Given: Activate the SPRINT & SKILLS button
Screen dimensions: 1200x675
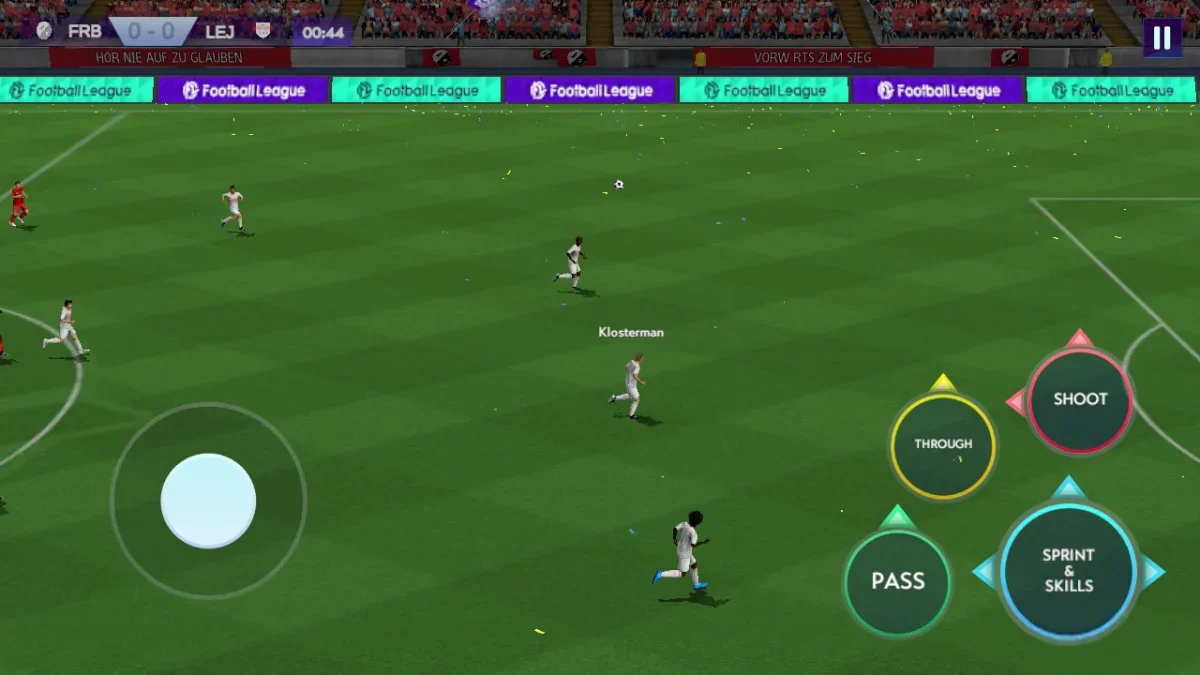Looking at the screenshot, I should (1068, 571).
